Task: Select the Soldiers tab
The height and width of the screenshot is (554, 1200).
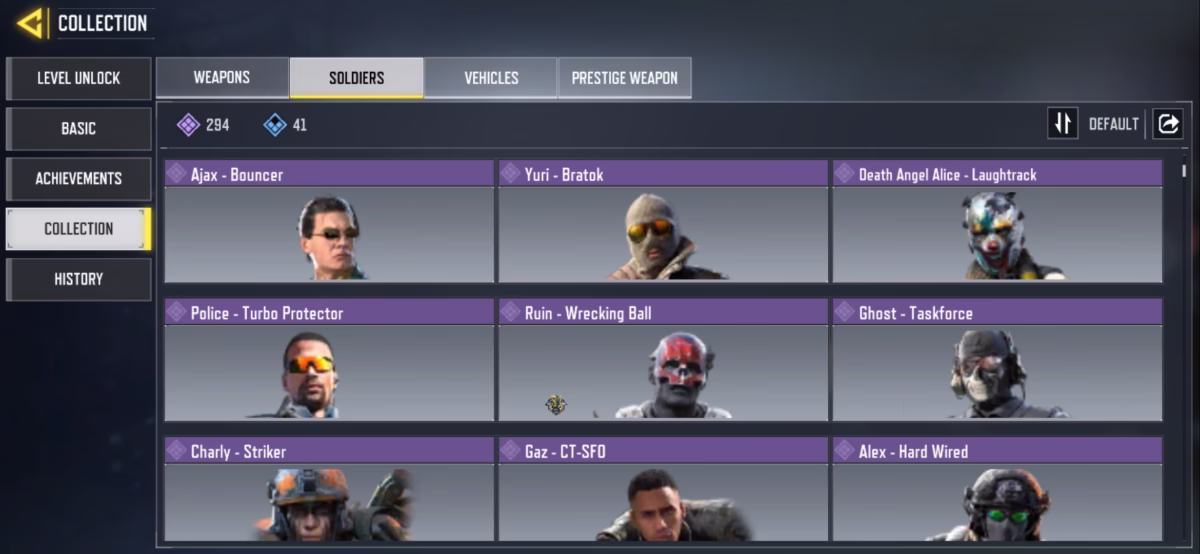Action: (x=356, y=77)
